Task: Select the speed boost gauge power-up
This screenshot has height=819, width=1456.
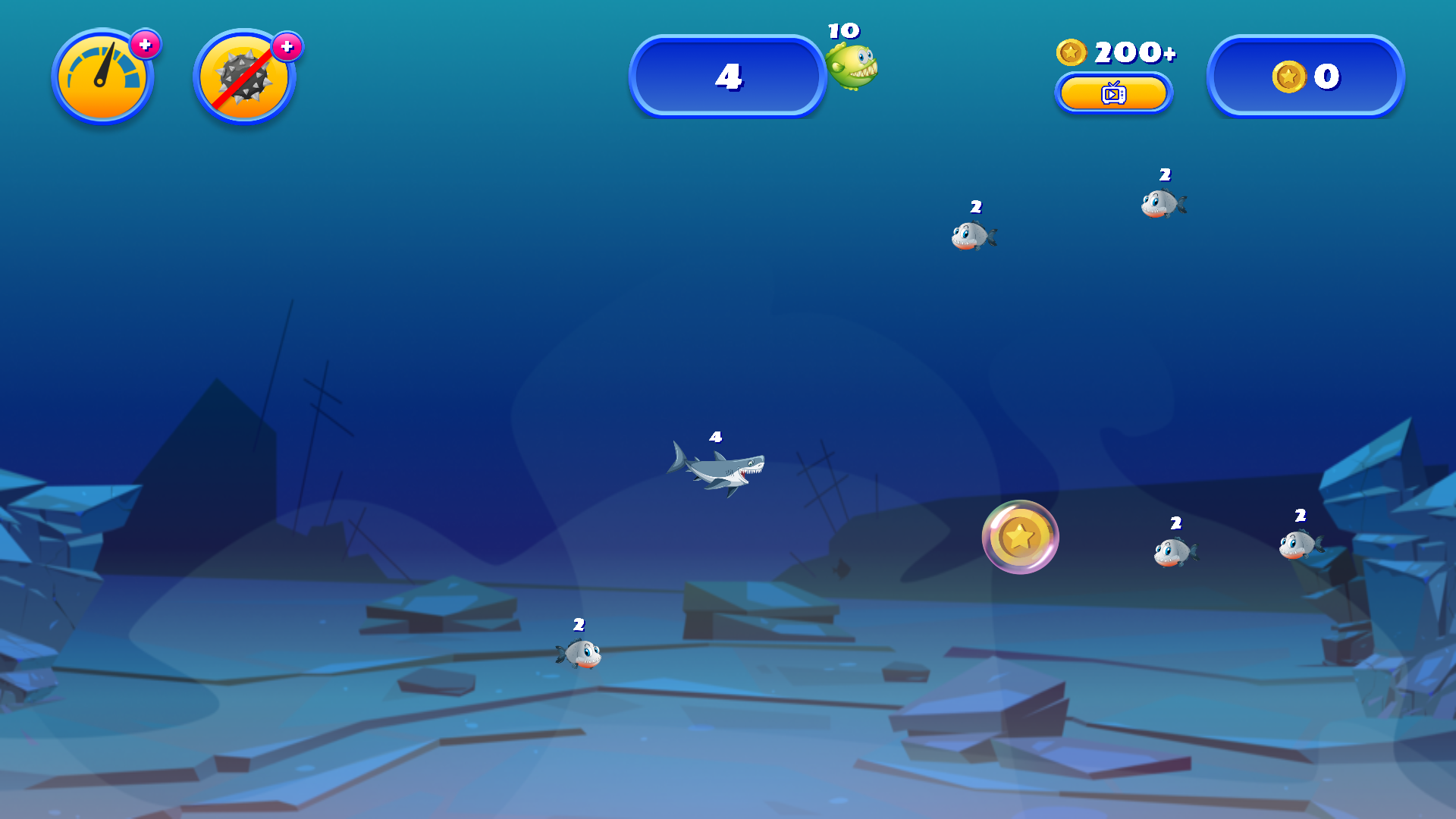Action: click(x=102, y=76)
